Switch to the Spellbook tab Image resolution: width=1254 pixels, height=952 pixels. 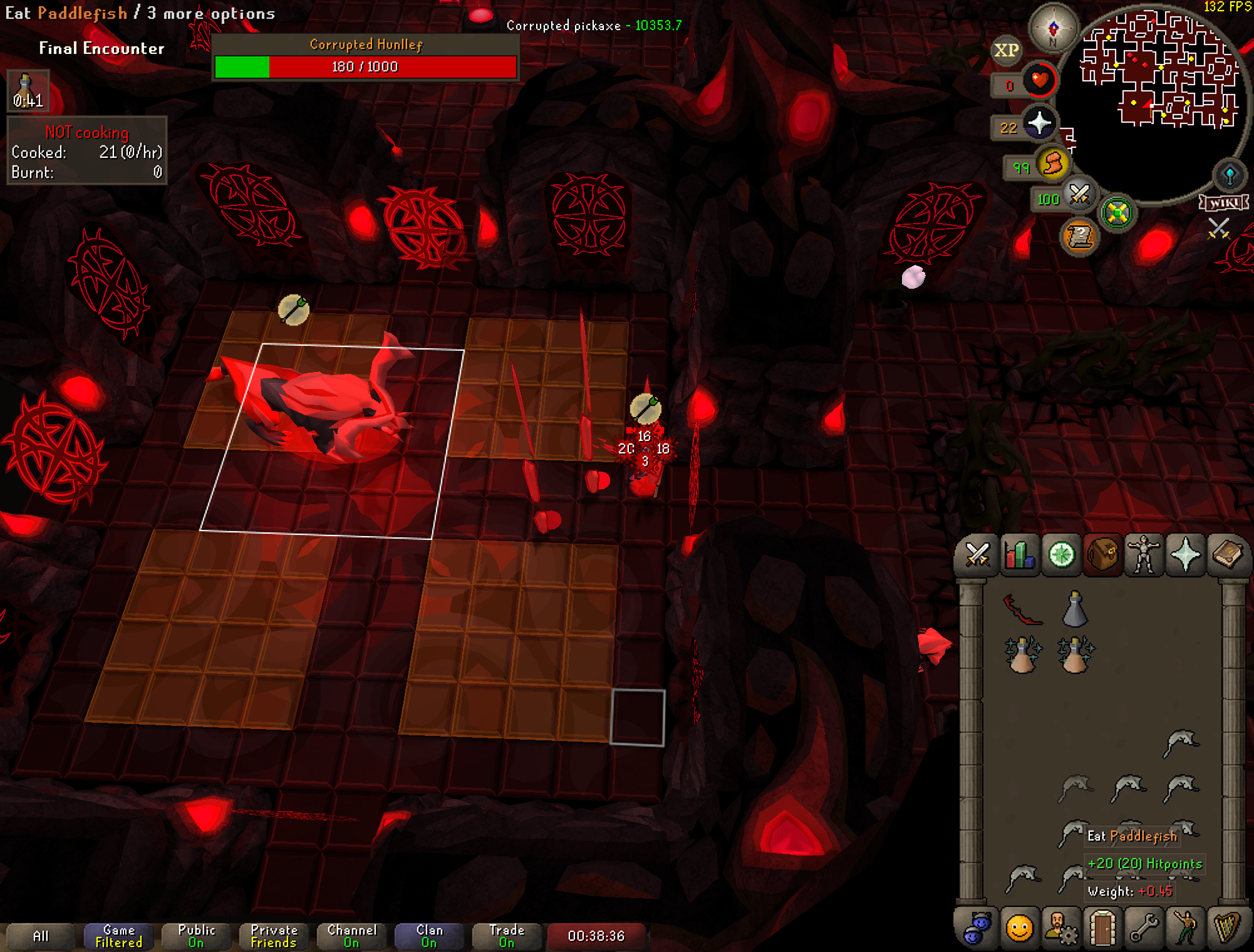pyautogui.click(x=1228, y=555)
